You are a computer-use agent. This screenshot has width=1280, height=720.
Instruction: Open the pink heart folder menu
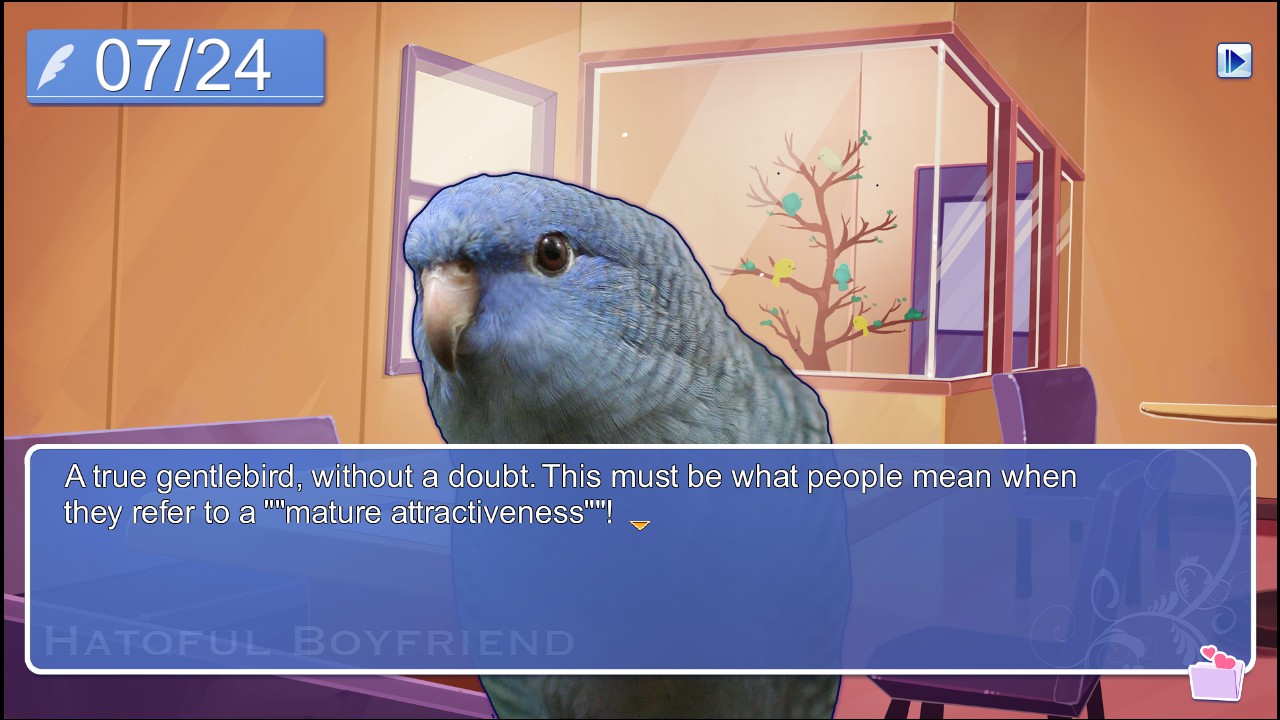coord(1216,675)
